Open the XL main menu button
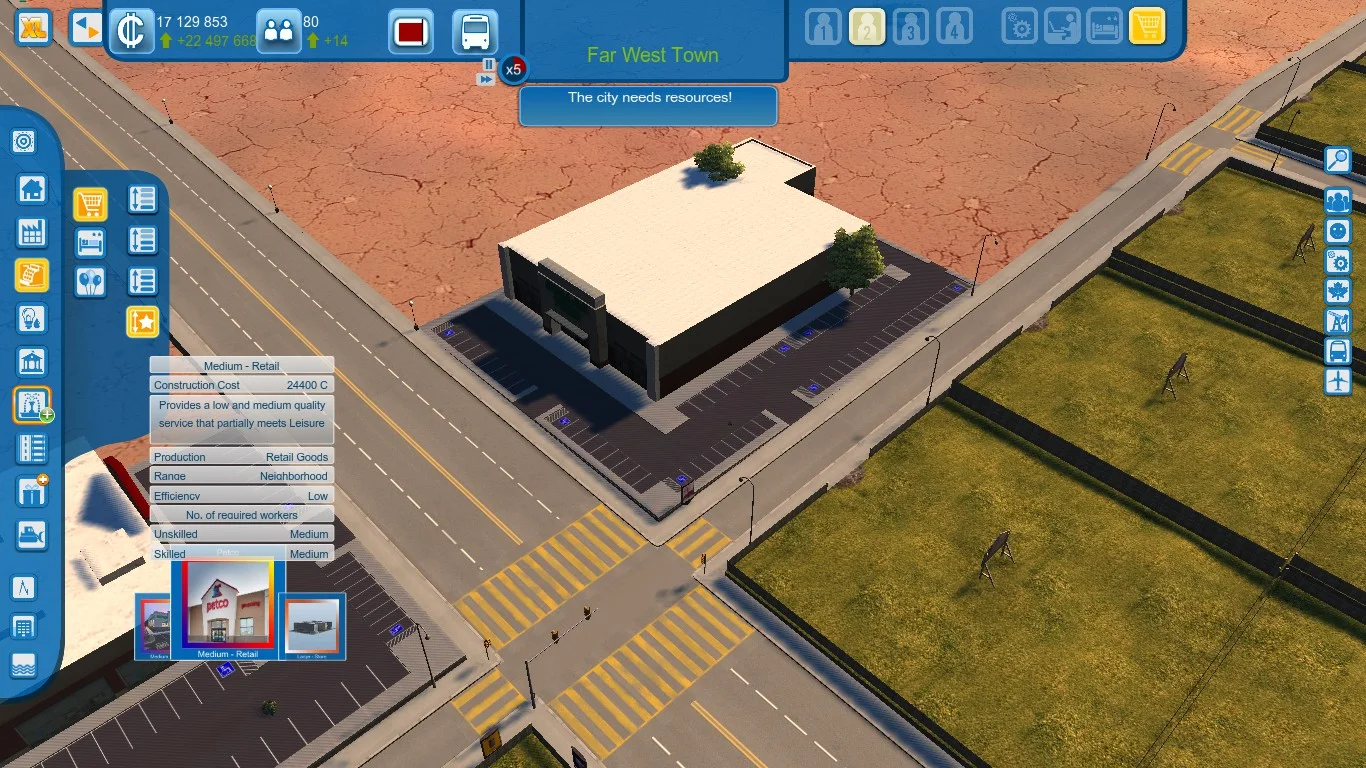Viewport: 1366px width, 768px height. pyautogui.click(x=34, y=28)
